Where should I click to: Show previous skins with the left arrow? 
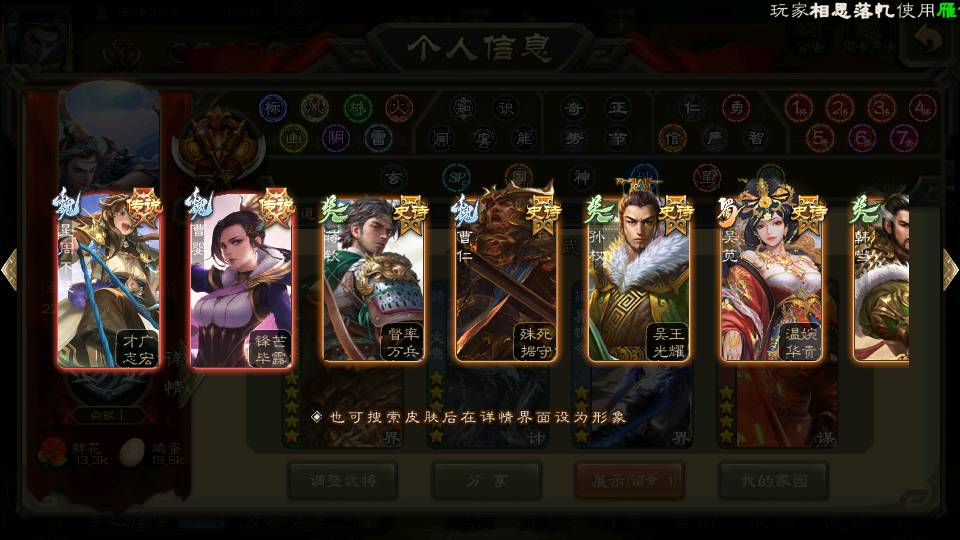tap(9, 269)
